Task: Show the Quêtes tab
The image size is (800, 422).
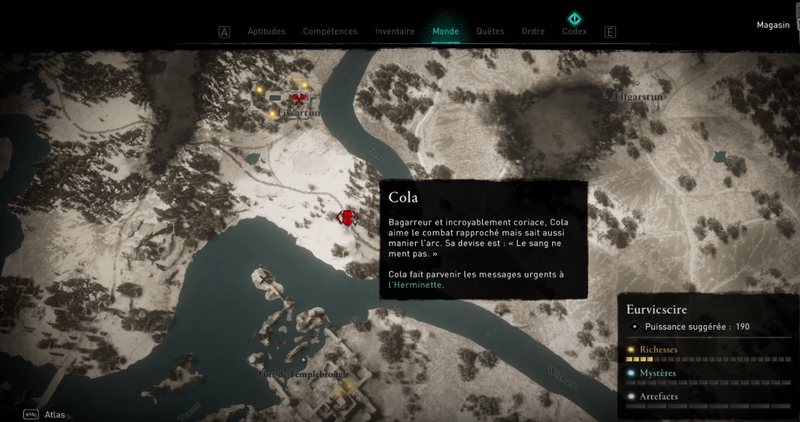Action: (x=490, y=31)
